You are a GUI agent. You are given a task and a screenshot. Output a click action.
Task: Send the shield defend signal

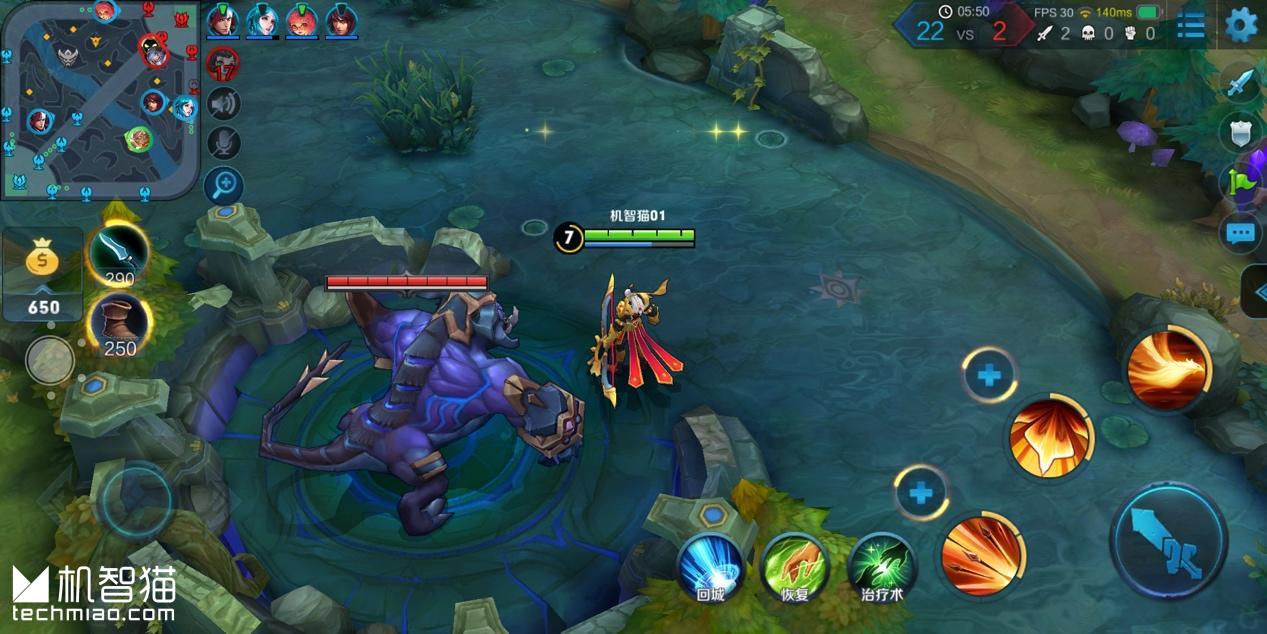pyautogui.click(x=1240, y=131)
